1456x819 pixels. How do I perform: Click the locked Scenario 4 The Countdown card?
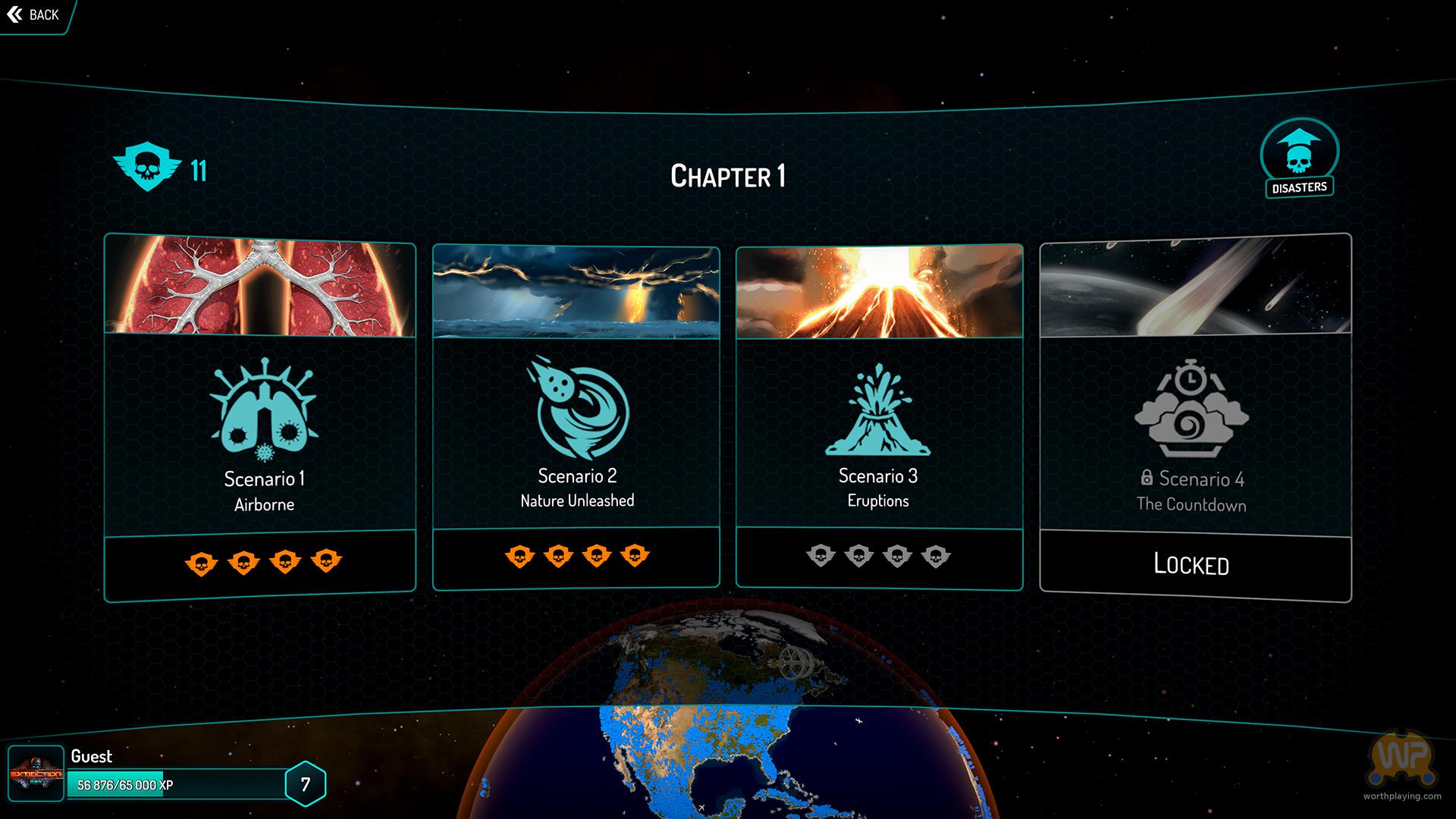(x=1195, y=417)
